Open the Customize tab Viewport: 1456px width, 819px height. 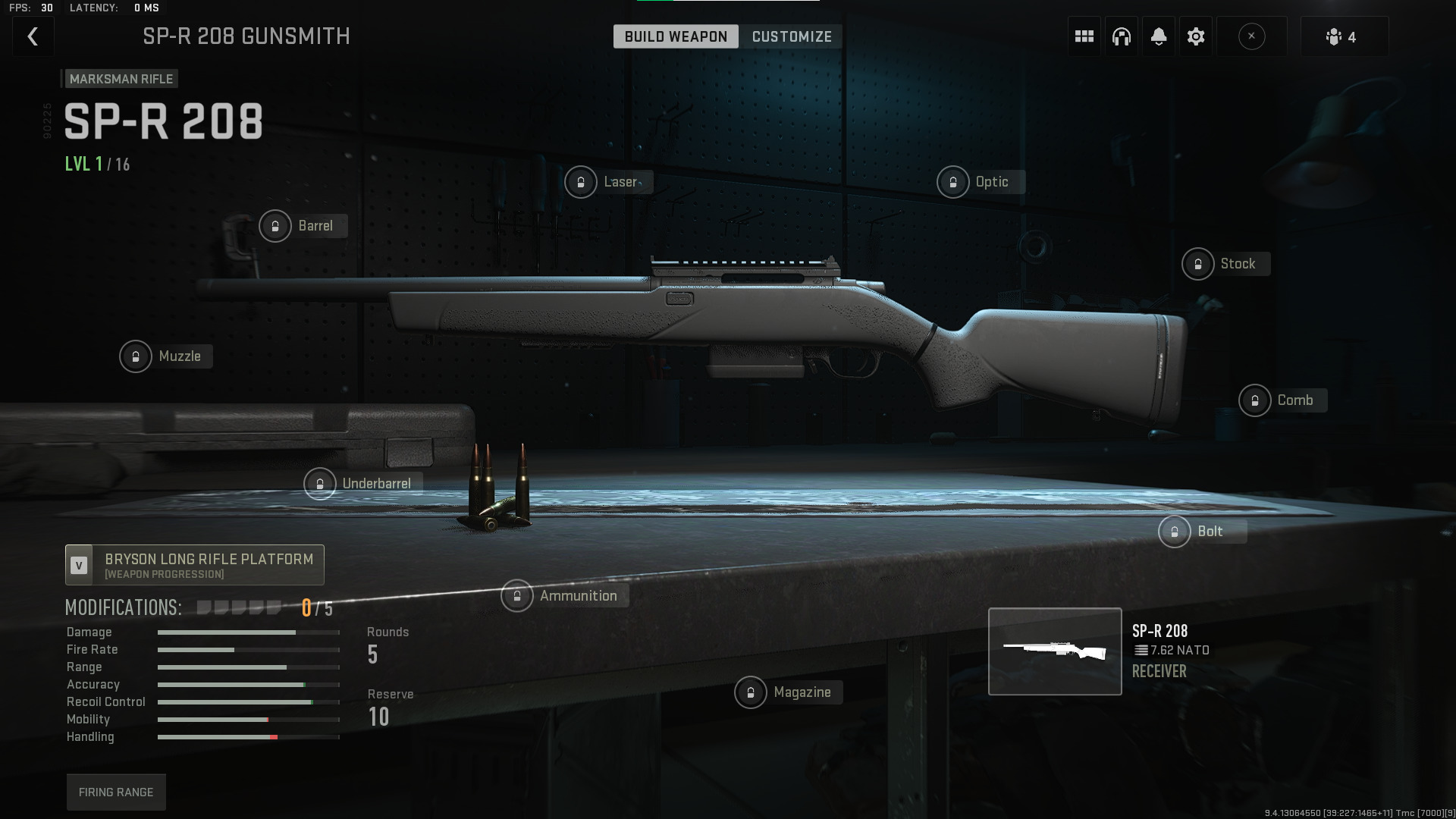coord(792,36)
